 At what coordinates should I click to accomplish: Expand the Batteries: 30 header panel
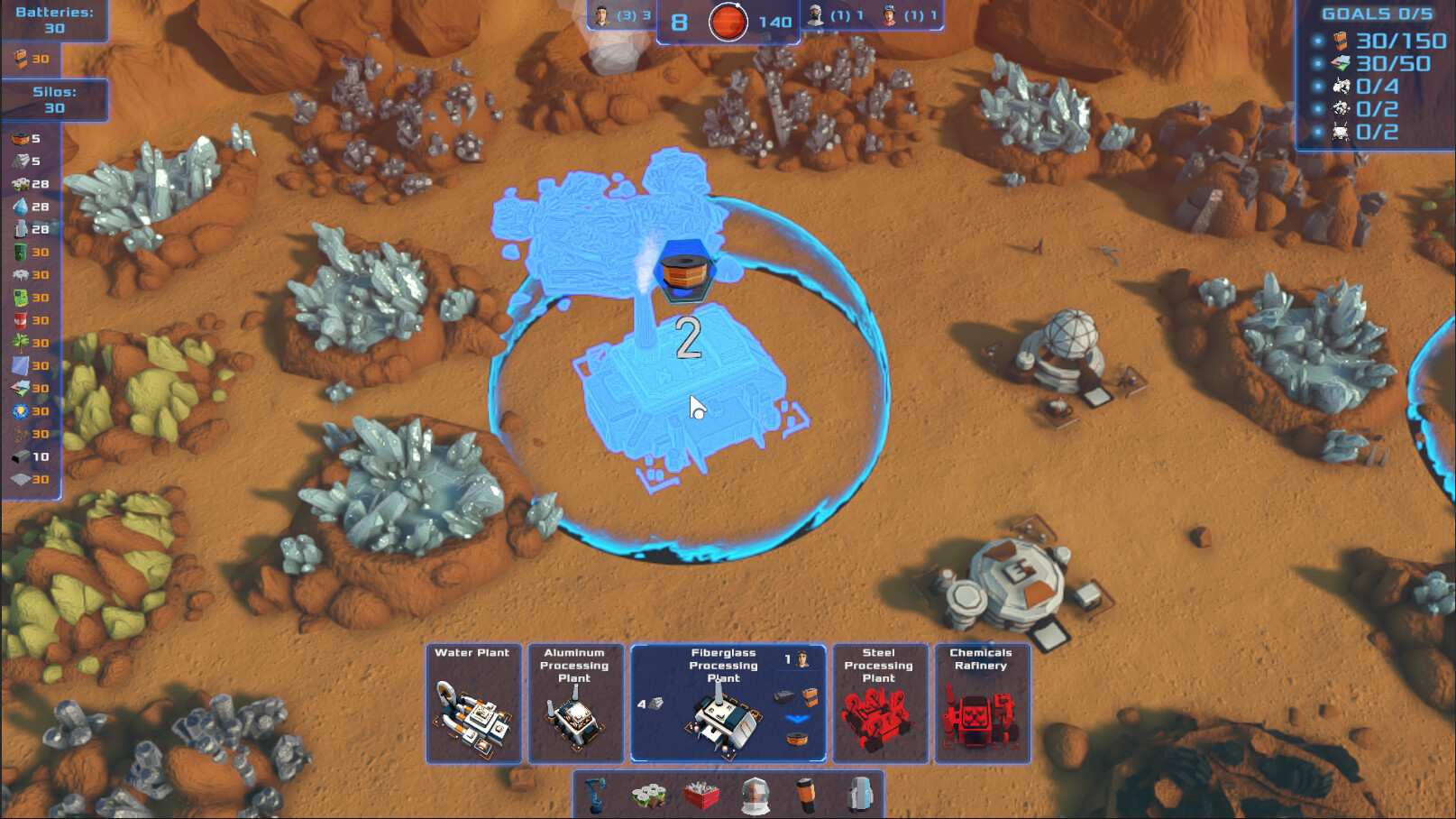tap(54, 20)
